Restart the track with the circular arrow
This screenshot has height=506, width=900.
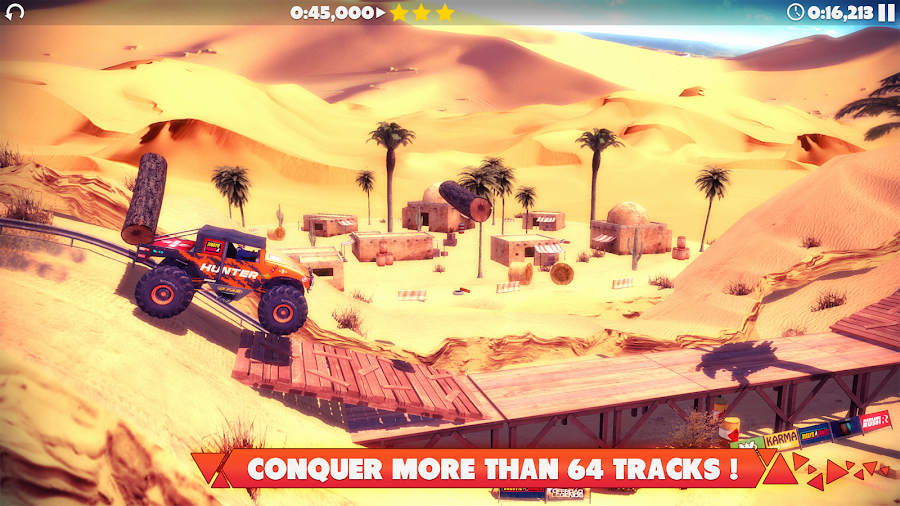point(14,13)
